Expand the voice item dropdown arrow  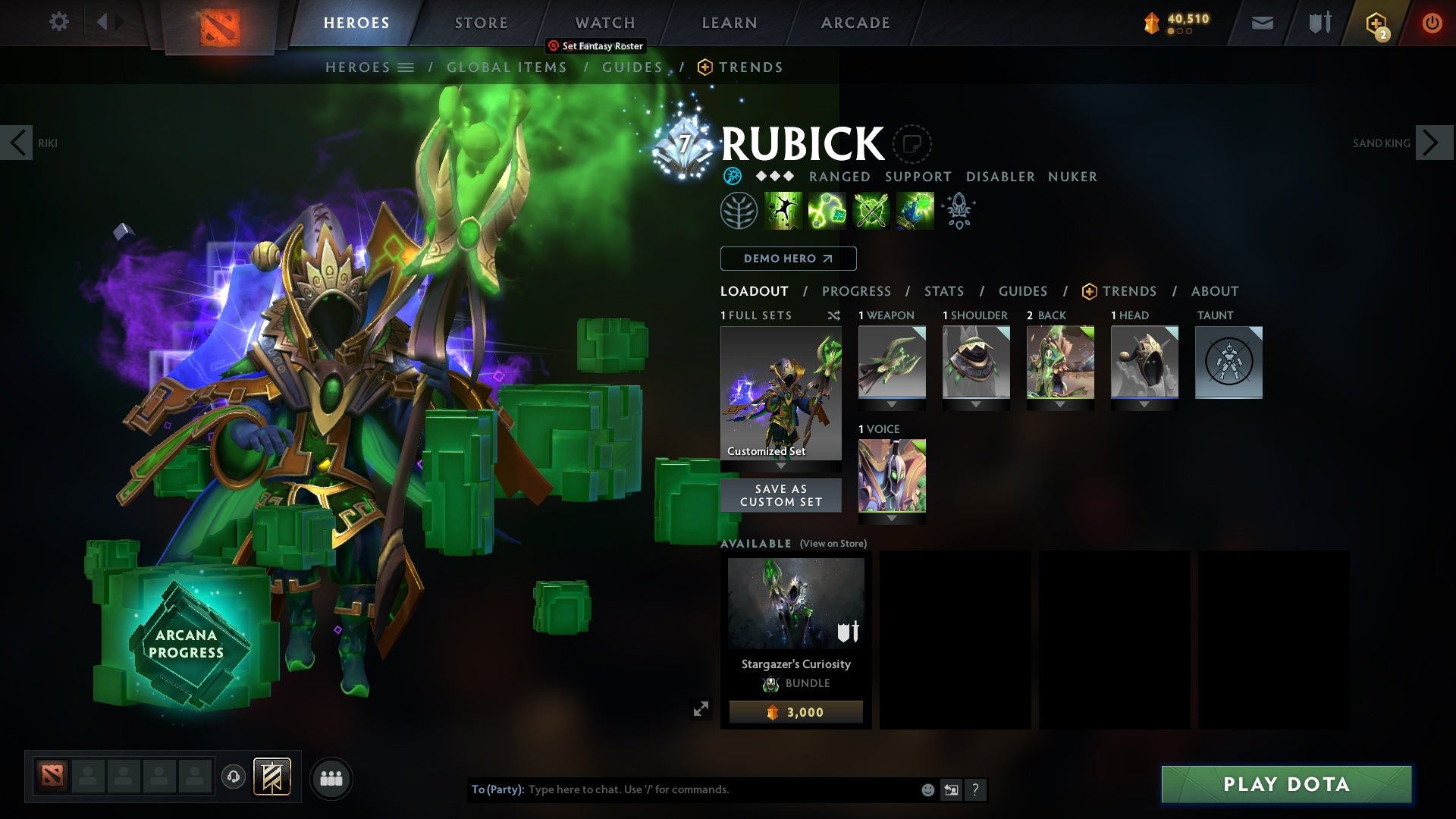pos(892,518)
